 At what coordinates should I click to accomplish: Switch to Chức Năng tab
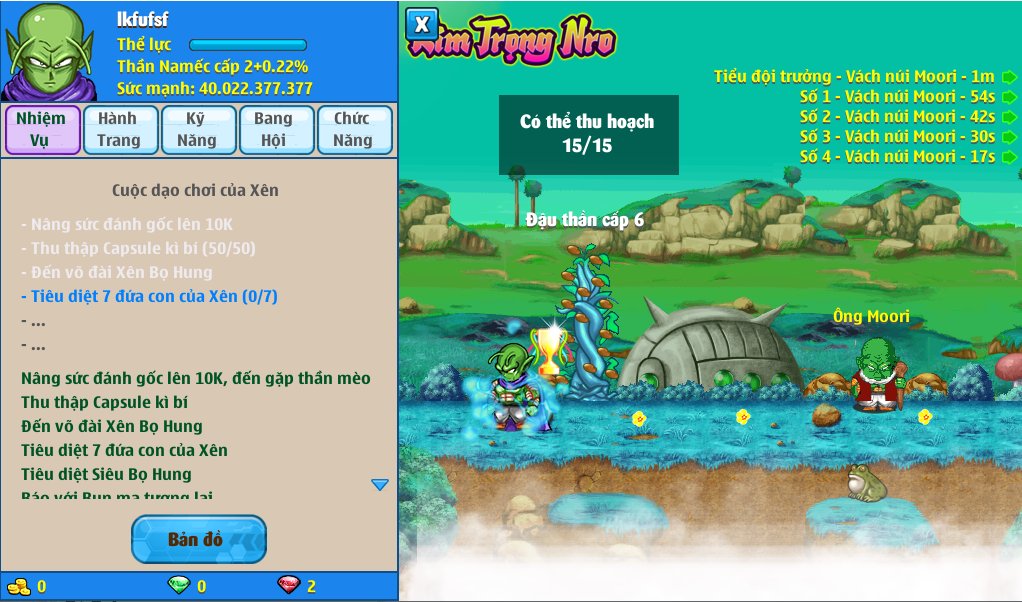tap(353, 130)
